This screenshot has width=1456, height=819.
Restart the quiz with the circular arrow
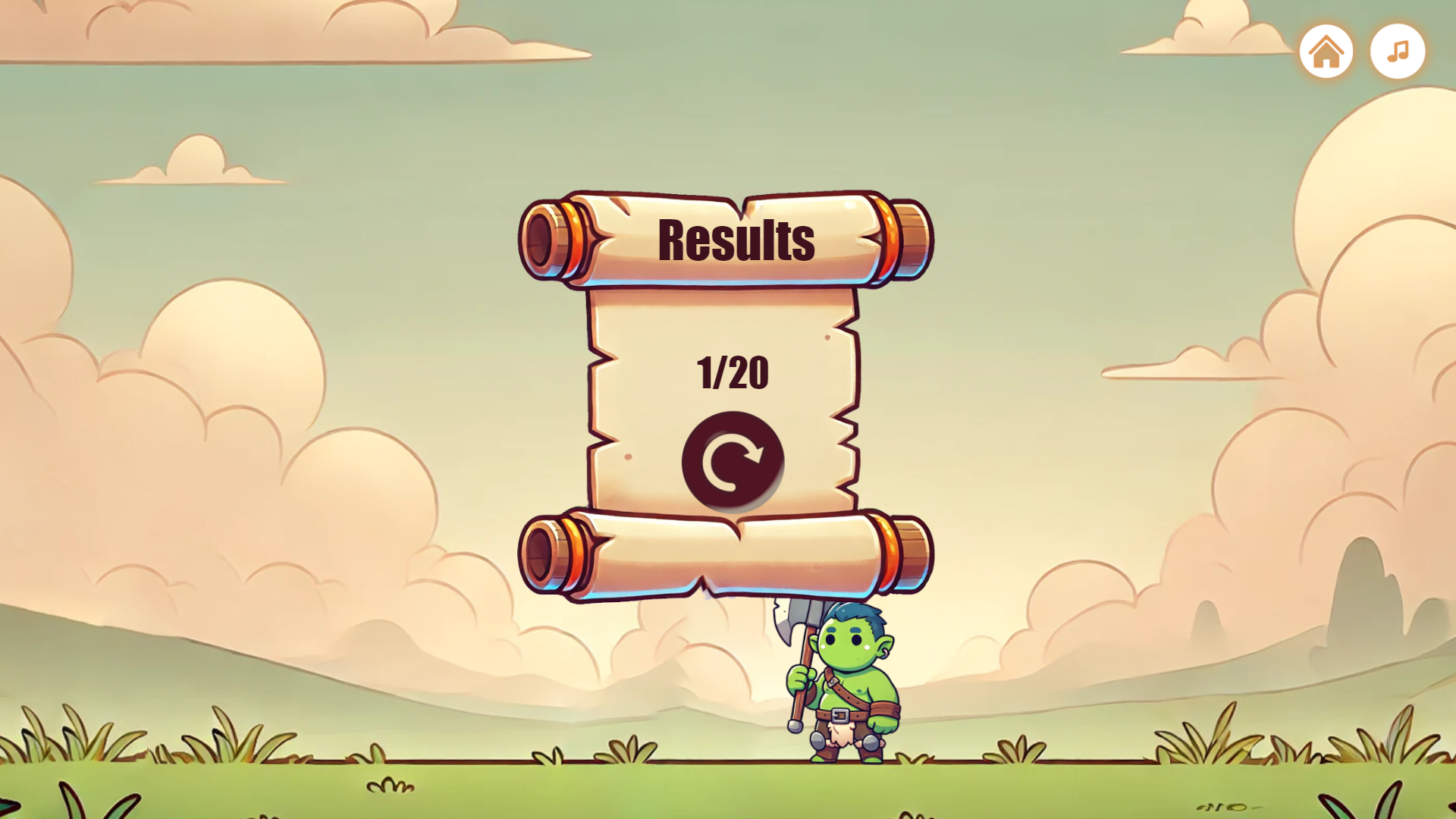[x=732, y=459]
